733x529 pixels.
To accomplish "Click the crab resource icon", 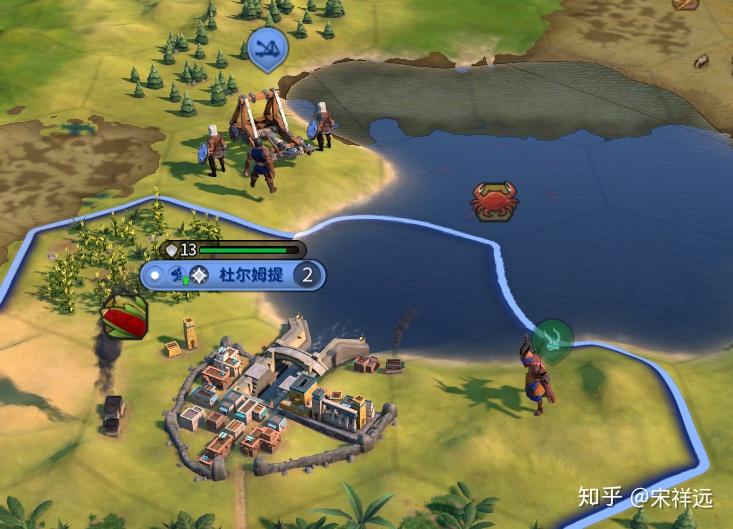I will tap(494, 199).
